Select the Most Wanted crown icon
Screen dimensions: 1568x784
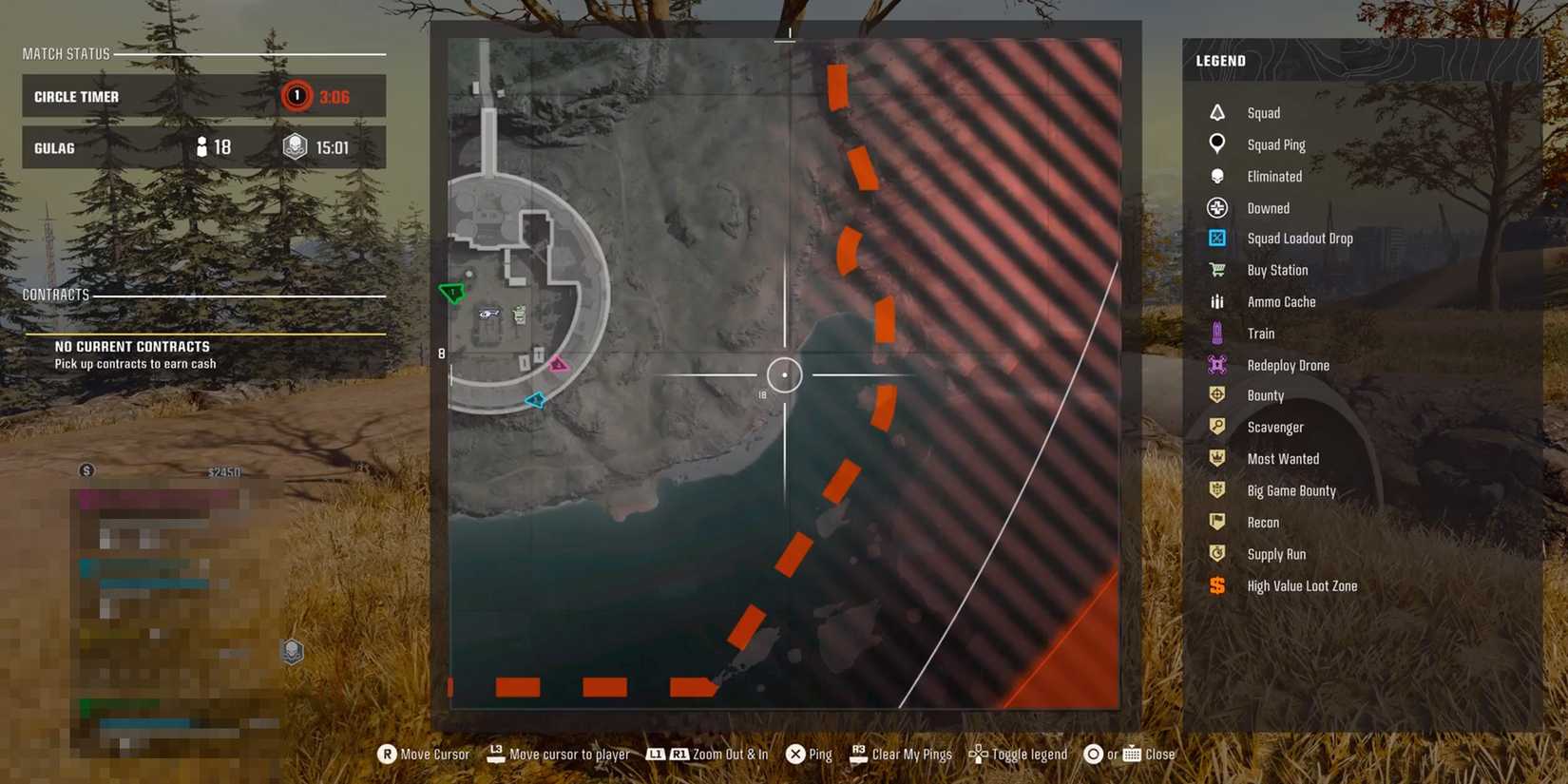(x=1217, y=458)
